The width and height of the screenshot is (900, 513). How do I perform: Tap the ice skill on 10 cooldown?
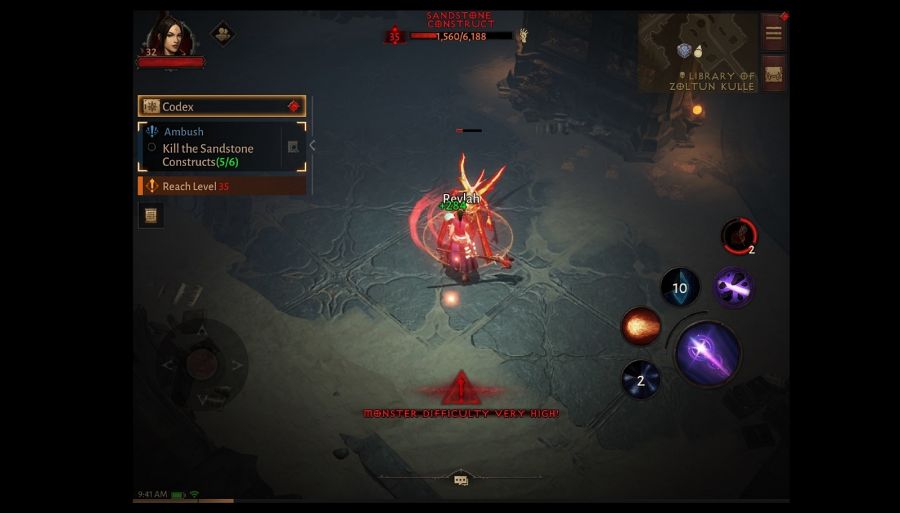[680, 288]
